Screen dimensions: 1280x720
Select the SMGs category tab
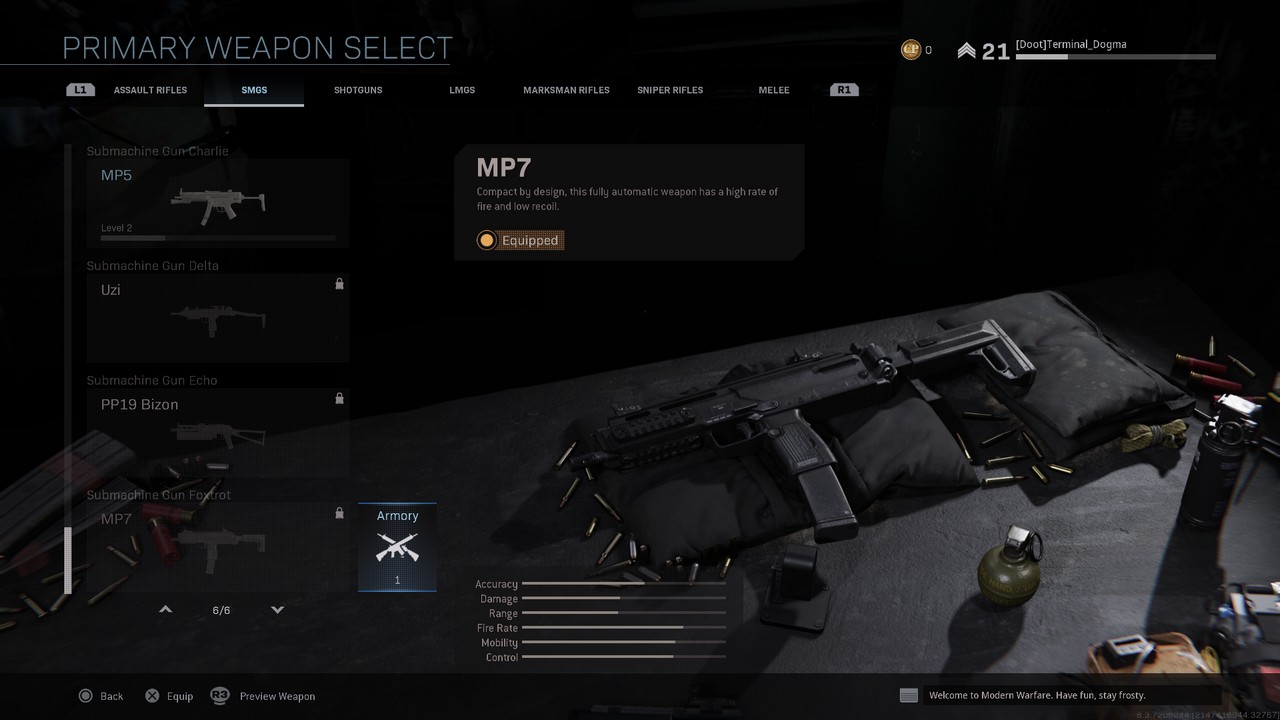(x=254, y=90)
